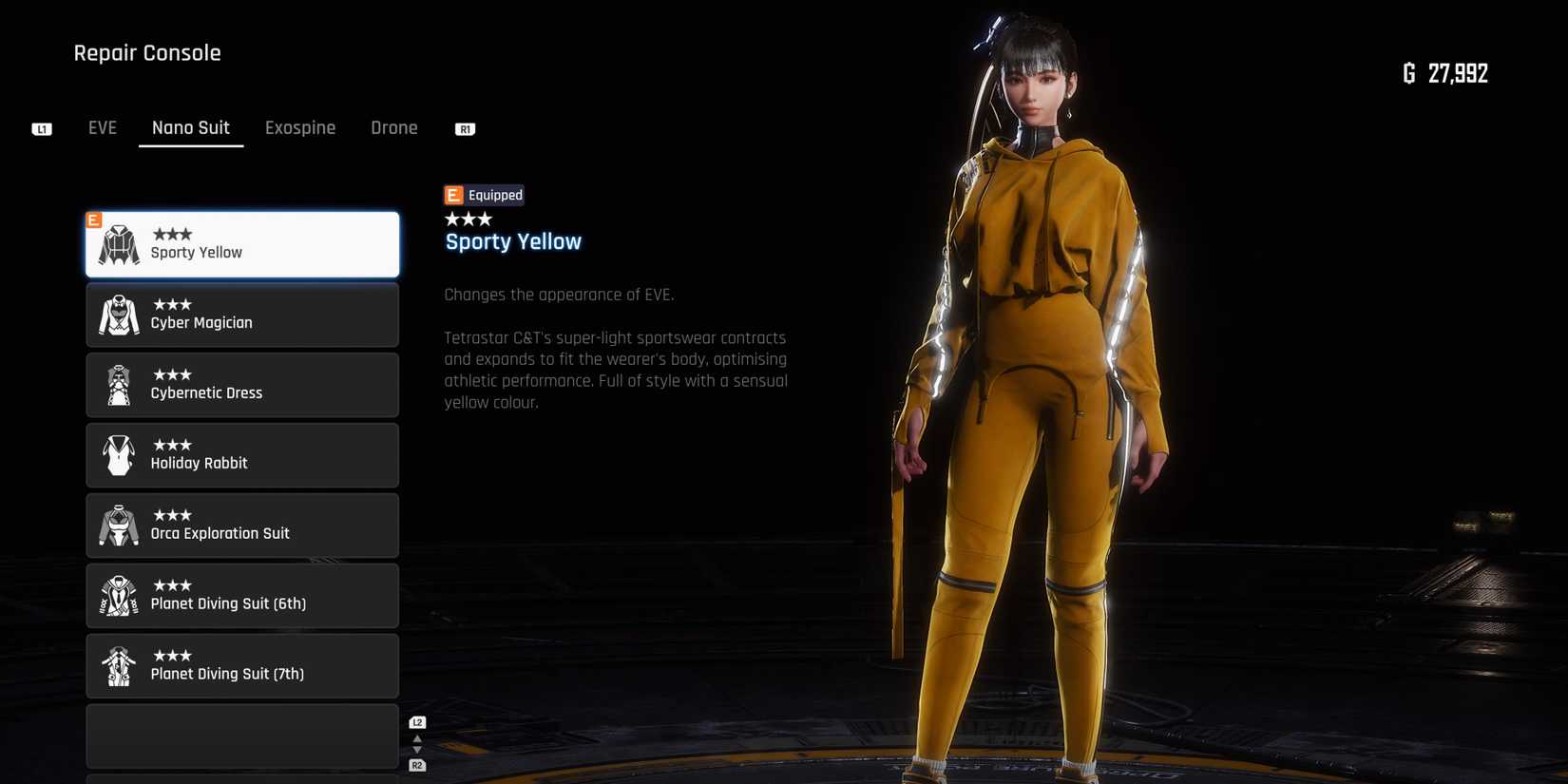Toggle the Equipped indicator above Sporty Yellow
The height and width of the screenshot is (784, 1568).
tap(484, 194)
